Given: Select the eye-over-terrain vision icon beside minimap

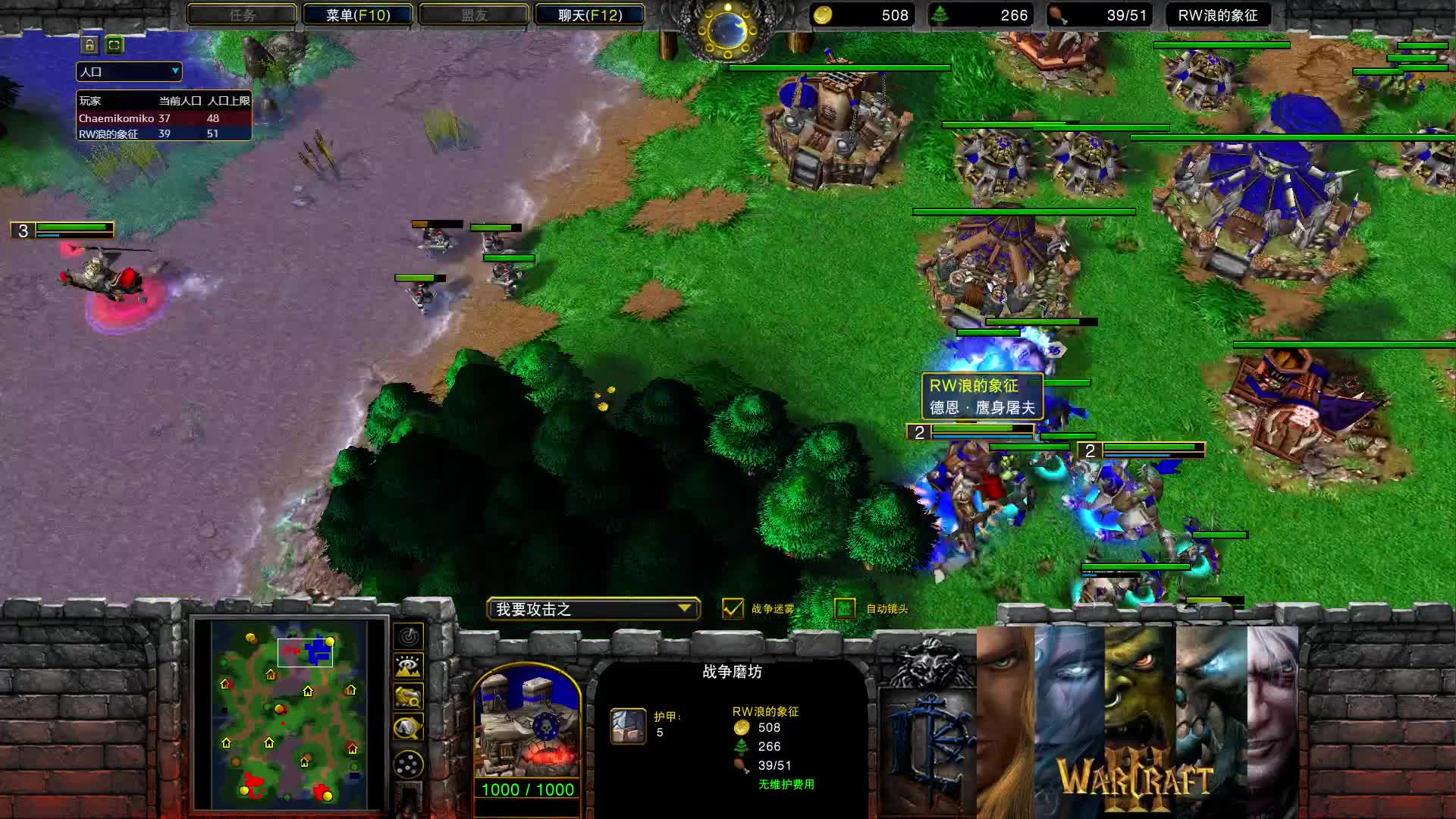Looking at the screenshot, I should [x=407, y=665].
